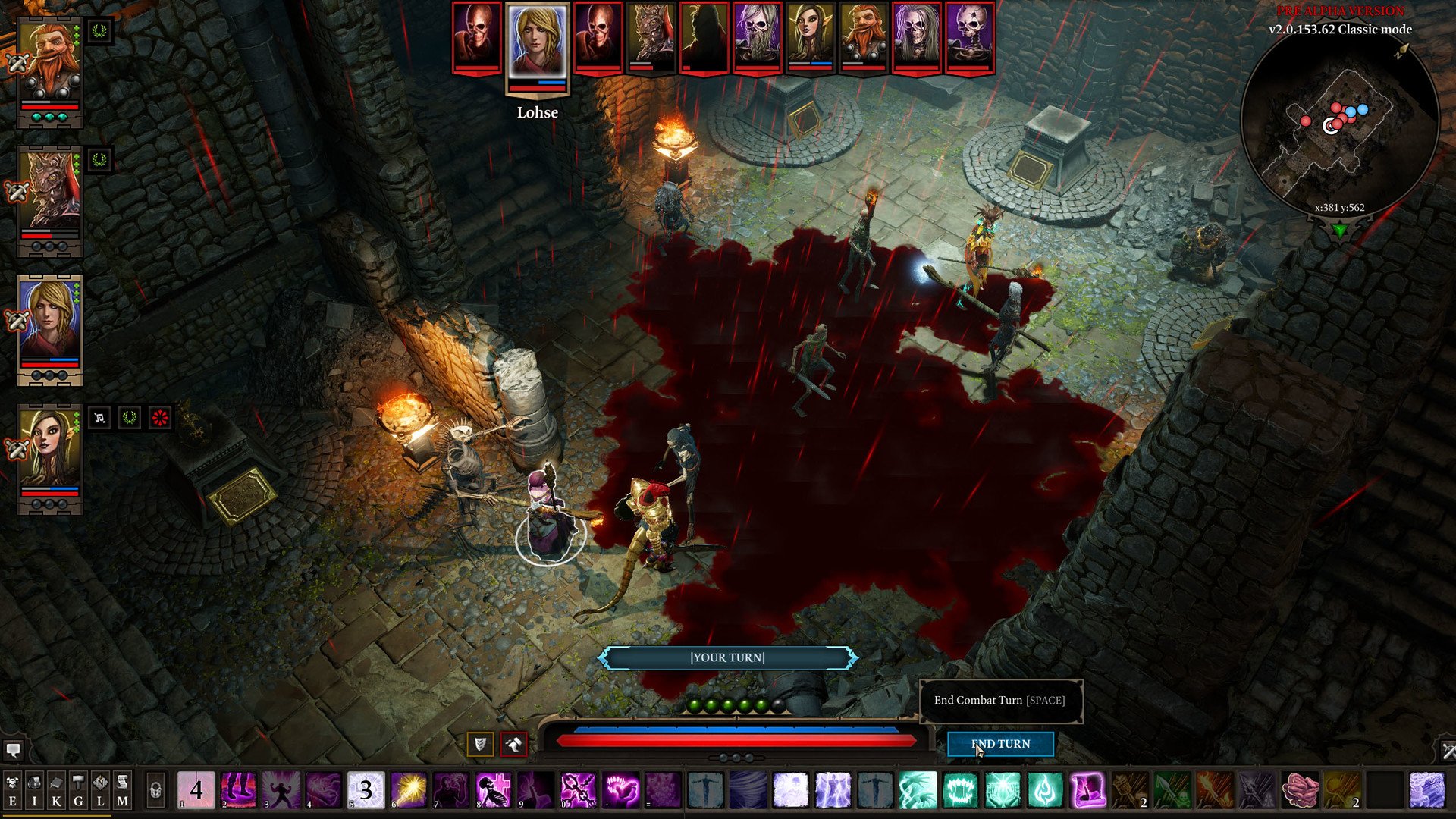Toggle the padlock to lock the hotbar
The width and height of the screenshot is (1456, 819).
pyautogui.click(x=155, y=789)
